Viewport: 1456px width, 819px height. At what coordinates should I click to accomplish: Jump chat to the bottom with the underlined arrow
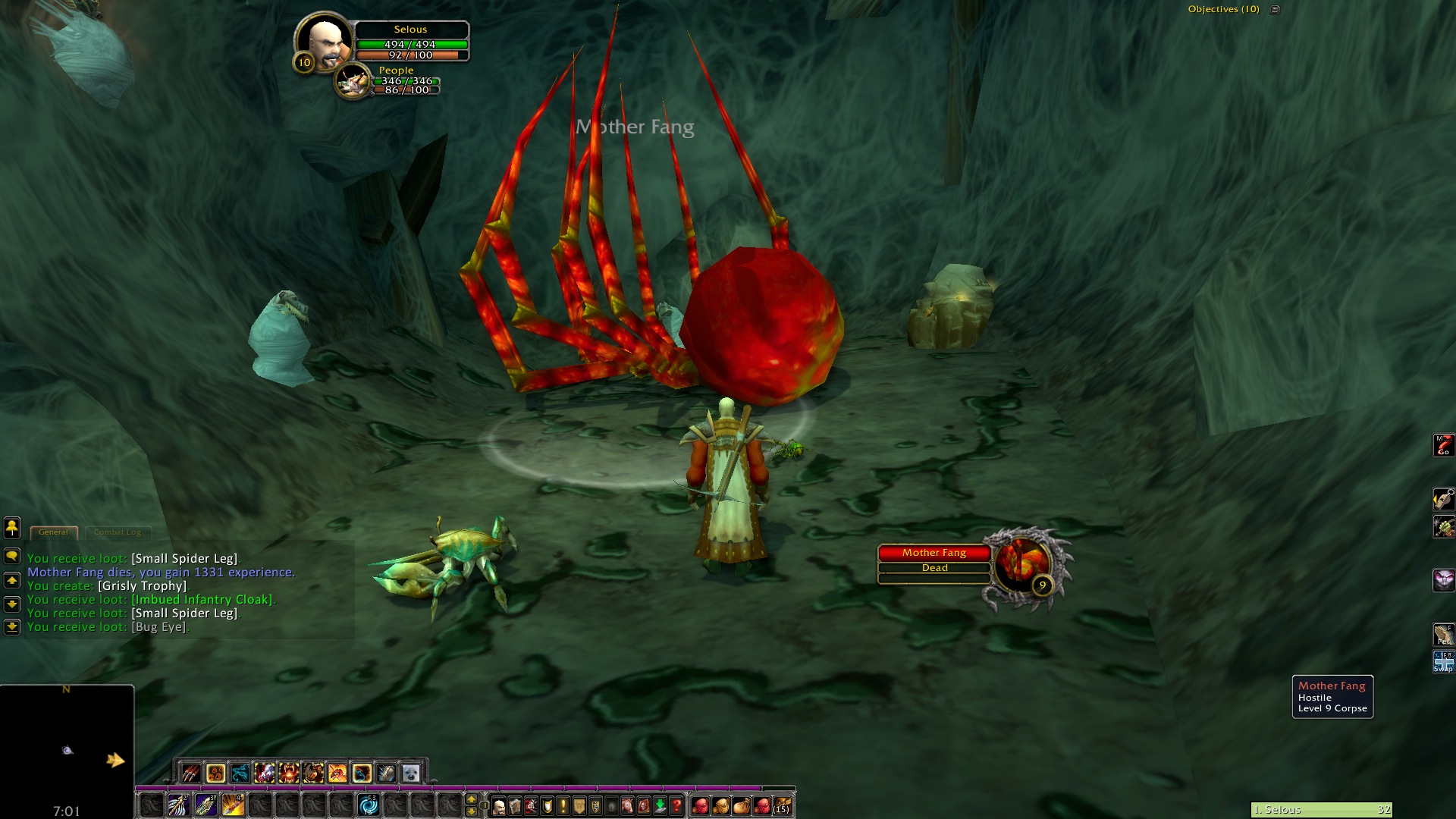(x=12, y=627)
